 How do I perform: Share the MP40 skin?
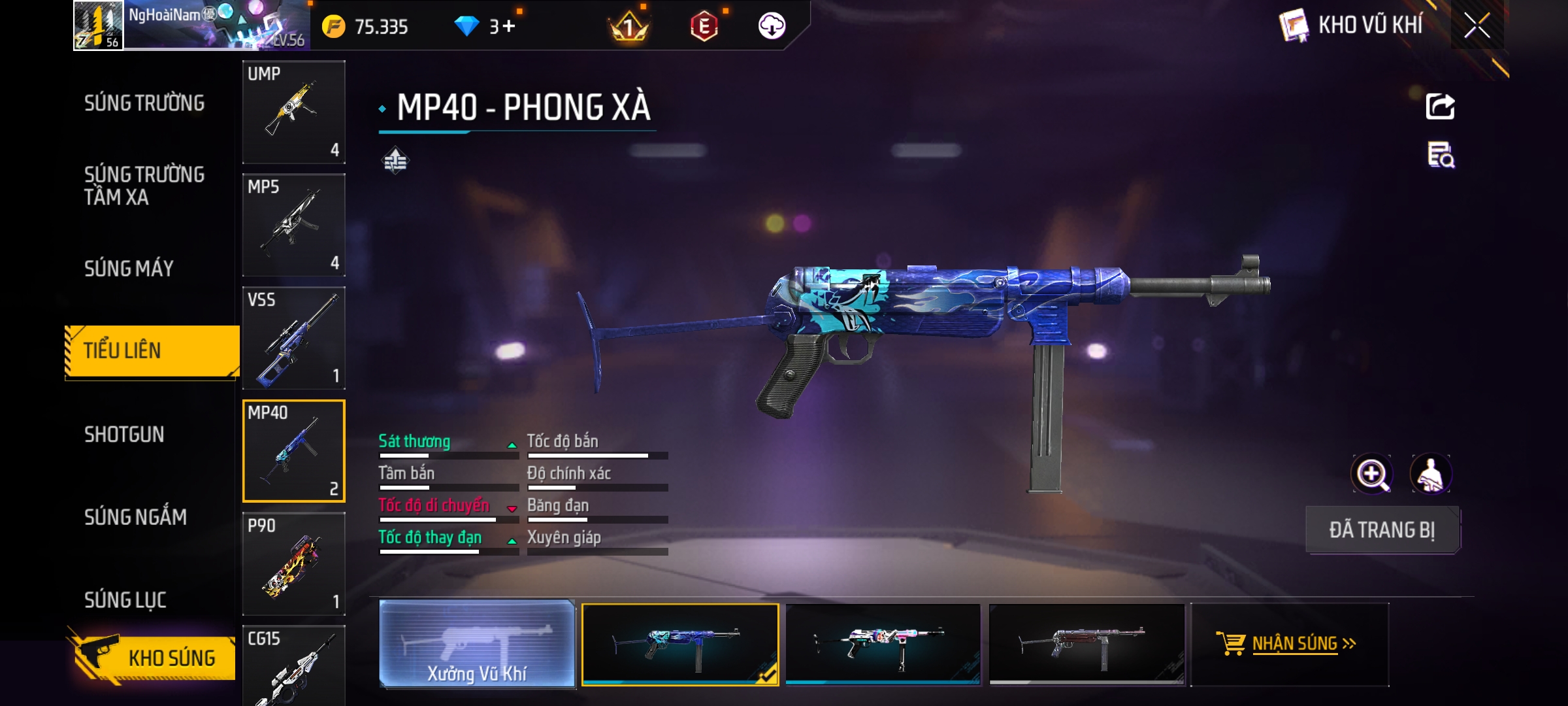tap(1440, 107)
